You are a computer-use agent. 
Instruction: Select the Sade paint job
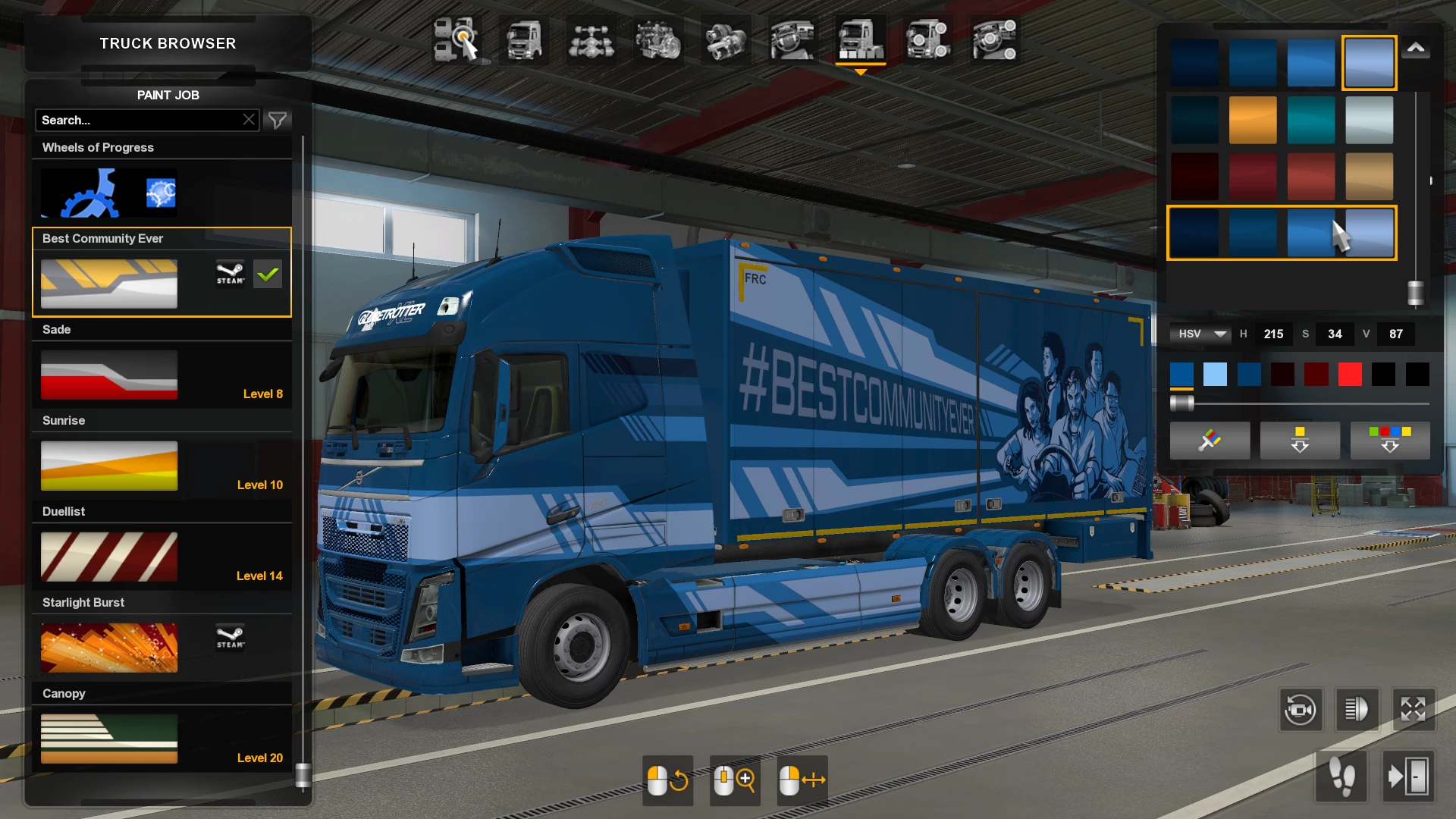pyautogui.click(x=109, y=375)
